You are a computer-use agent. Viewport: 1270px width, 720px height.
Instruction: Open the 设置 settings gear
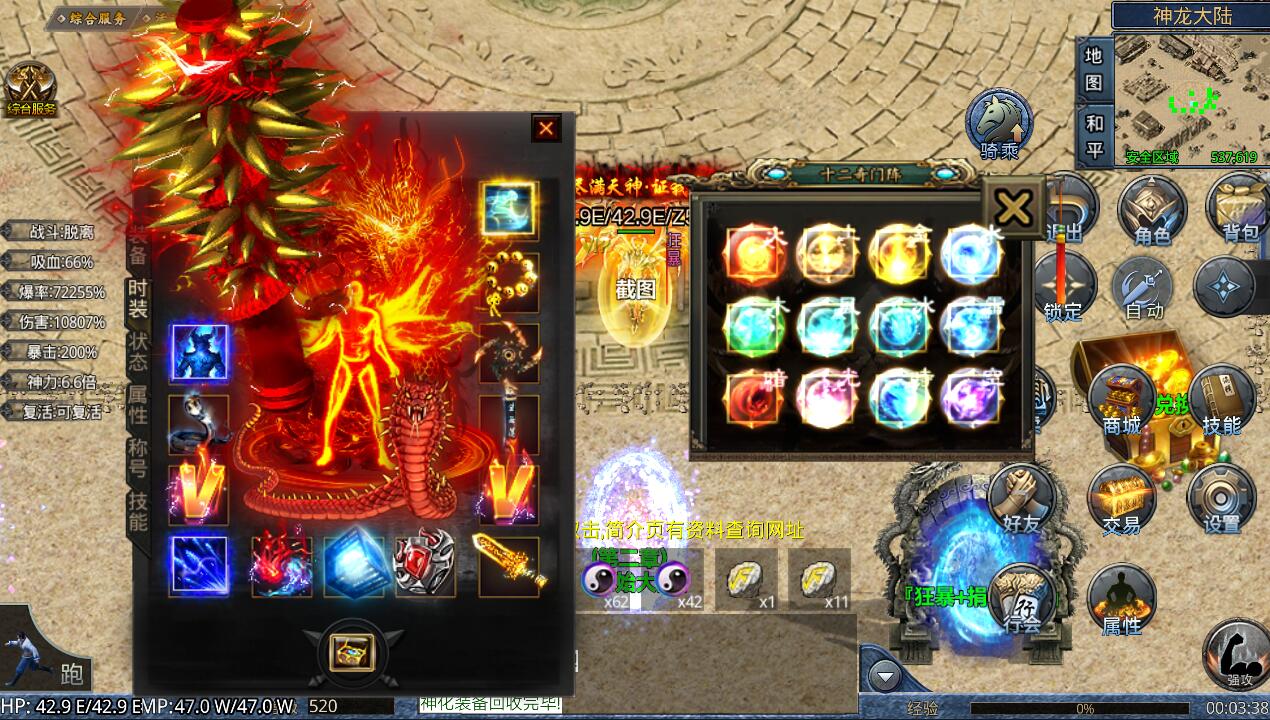[x=1221, y=497]
